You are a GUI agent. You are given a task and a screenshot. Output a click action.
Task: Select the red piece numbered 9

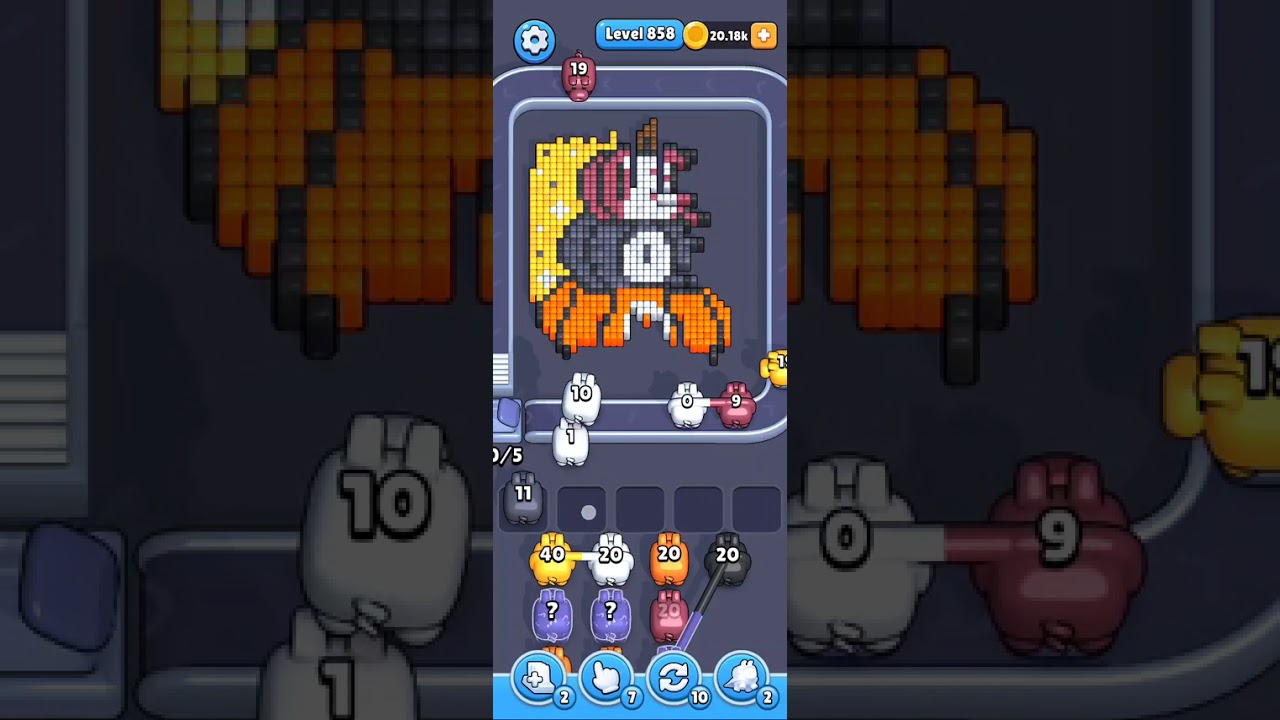(x=737, y=400)
